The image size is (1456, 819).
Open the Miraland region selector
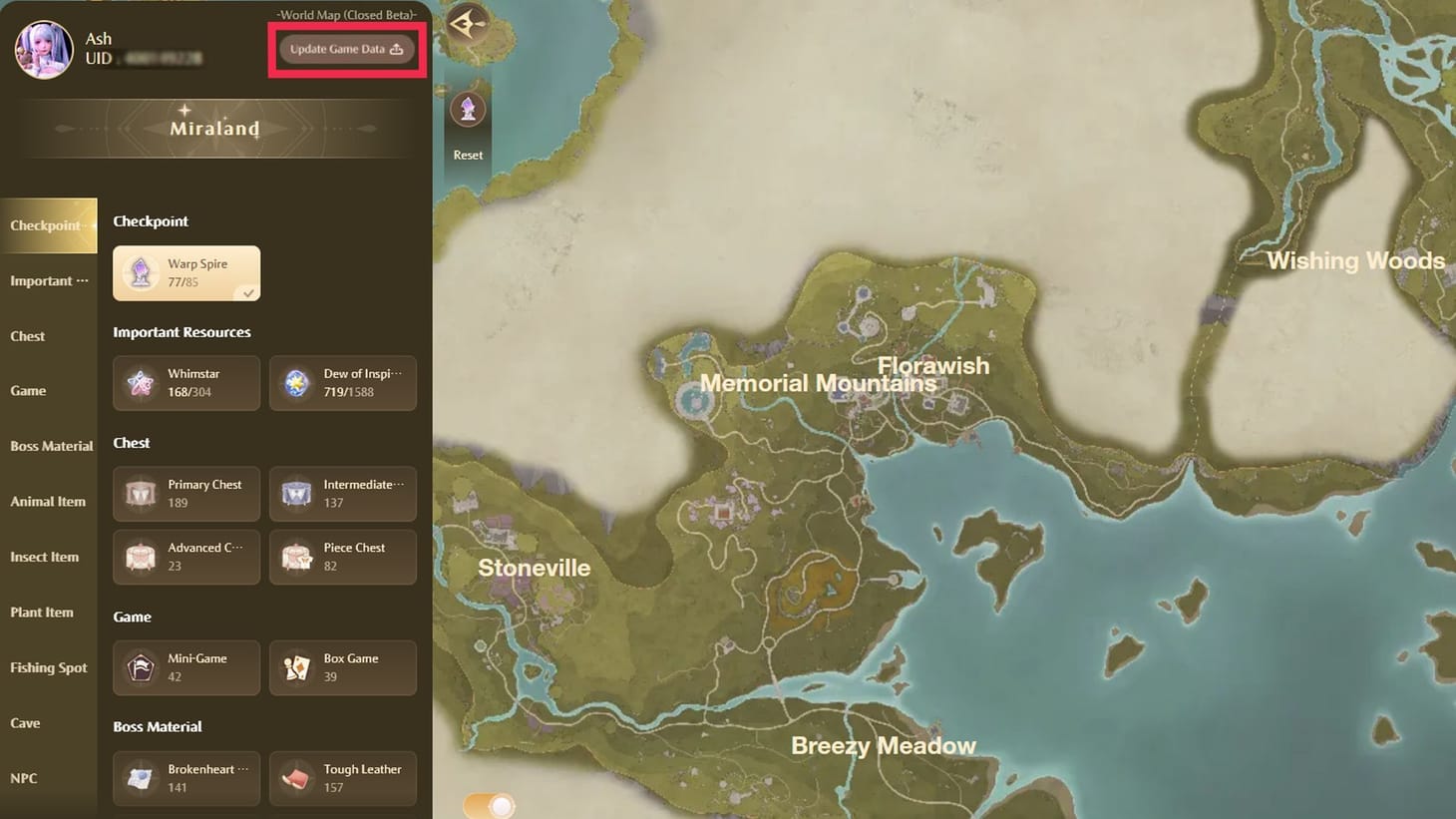tap(213, 128)
